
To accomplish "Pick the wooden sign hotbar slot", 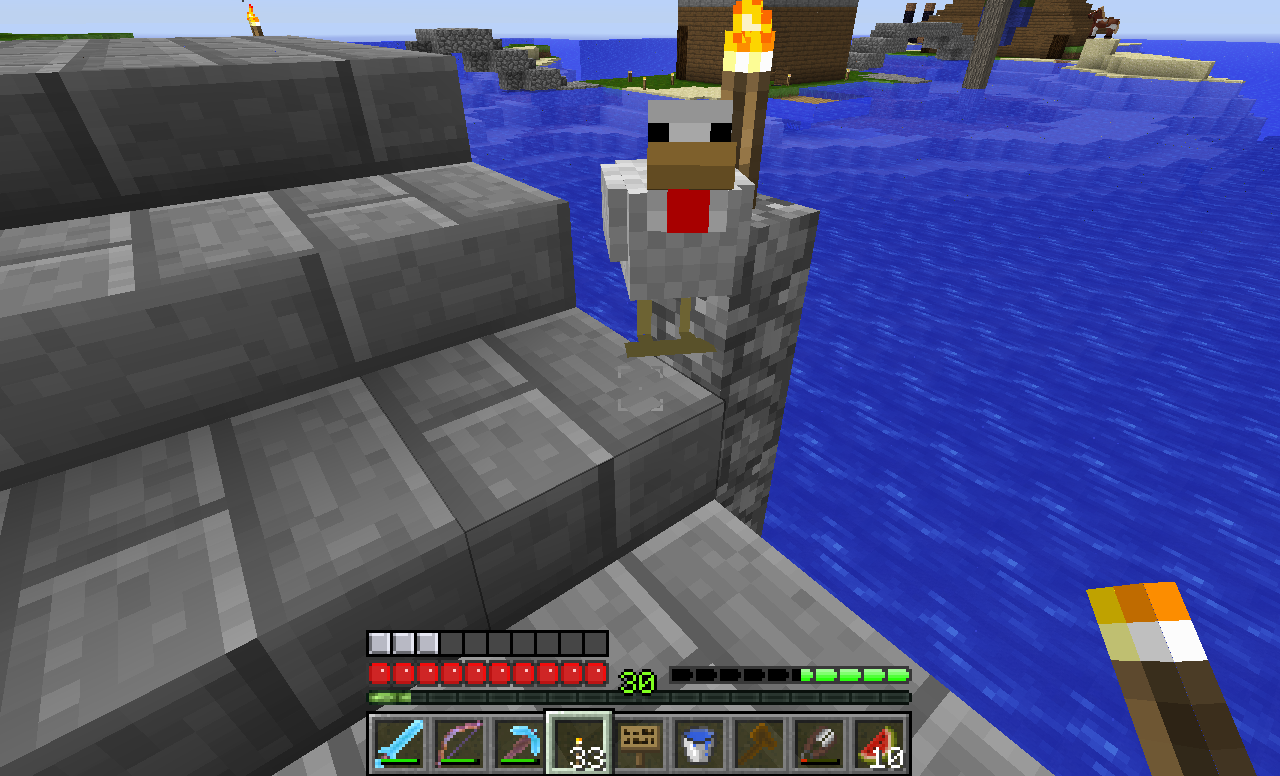I will click(x=638, y=744).
